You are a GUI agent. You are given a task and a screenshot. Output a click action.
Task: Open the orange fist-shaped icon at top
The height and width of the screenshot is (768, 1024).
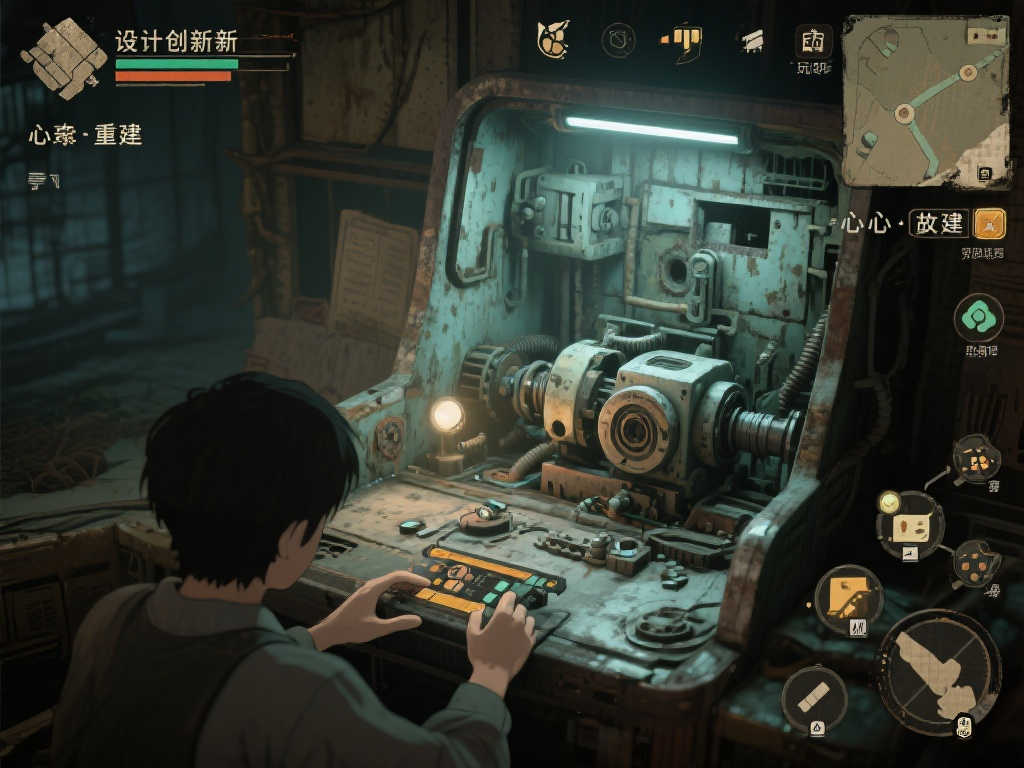click(683, 40)
